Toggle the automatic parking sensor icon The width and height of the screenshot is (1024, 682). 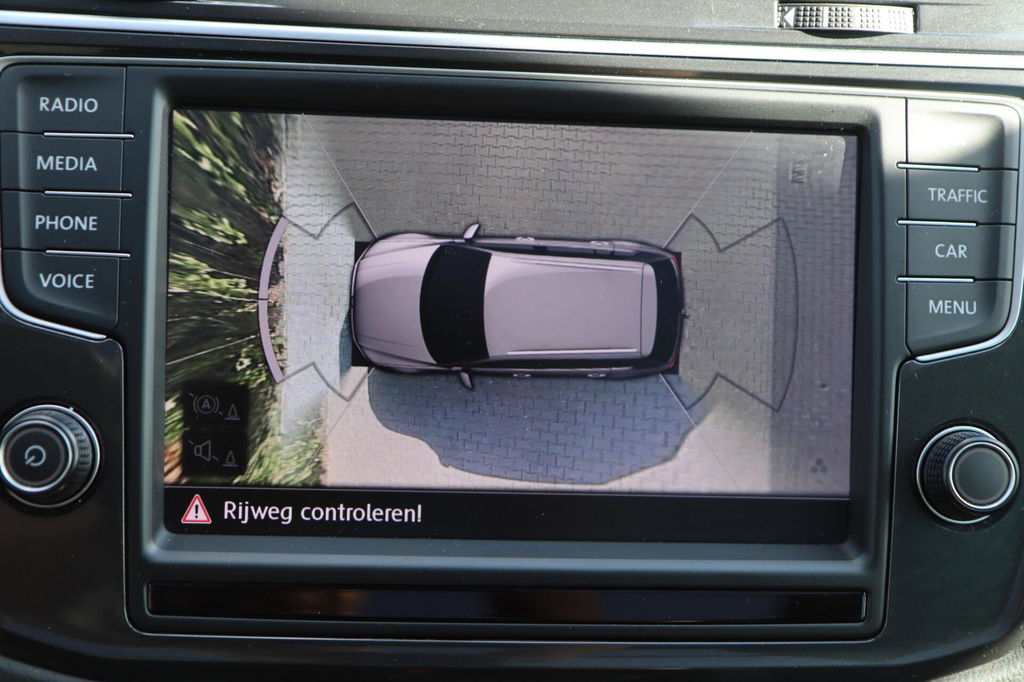(214, 407)
